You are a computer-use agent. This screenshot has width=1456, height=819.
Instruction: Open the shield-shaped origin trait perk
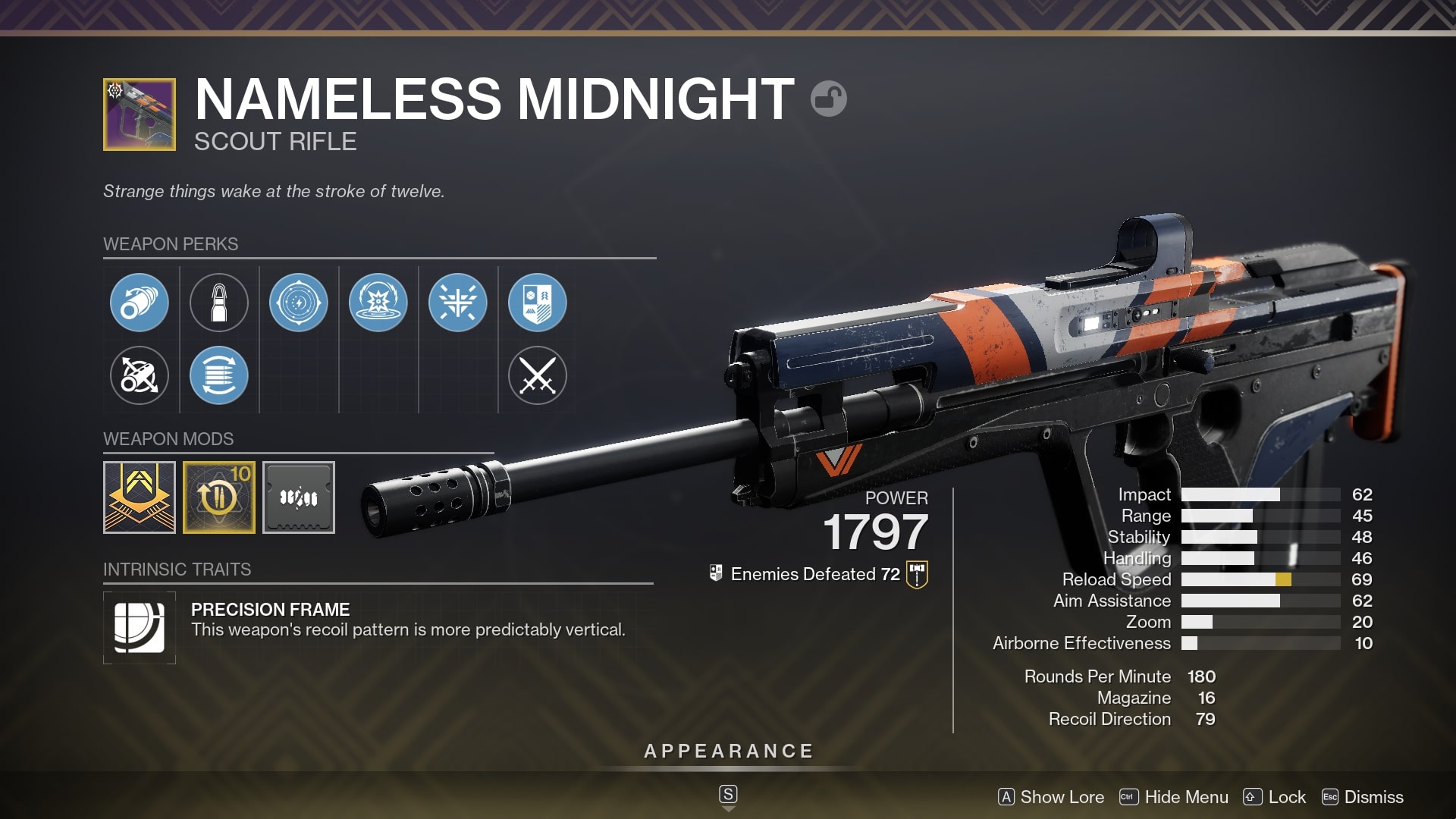pos(538,302)
